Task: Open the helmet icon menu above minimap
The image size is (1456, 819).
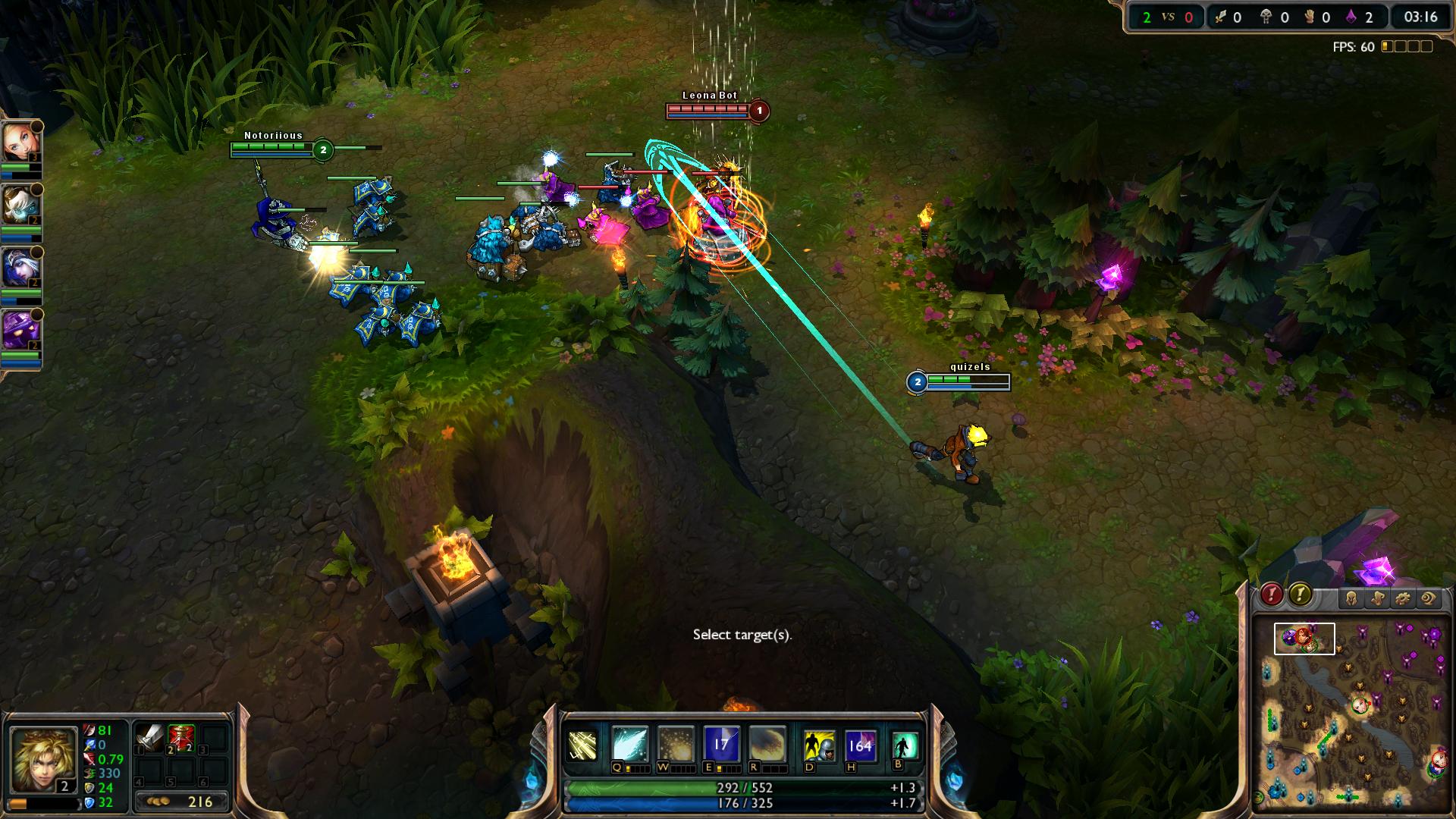Action: click(x=1351, y=599)
